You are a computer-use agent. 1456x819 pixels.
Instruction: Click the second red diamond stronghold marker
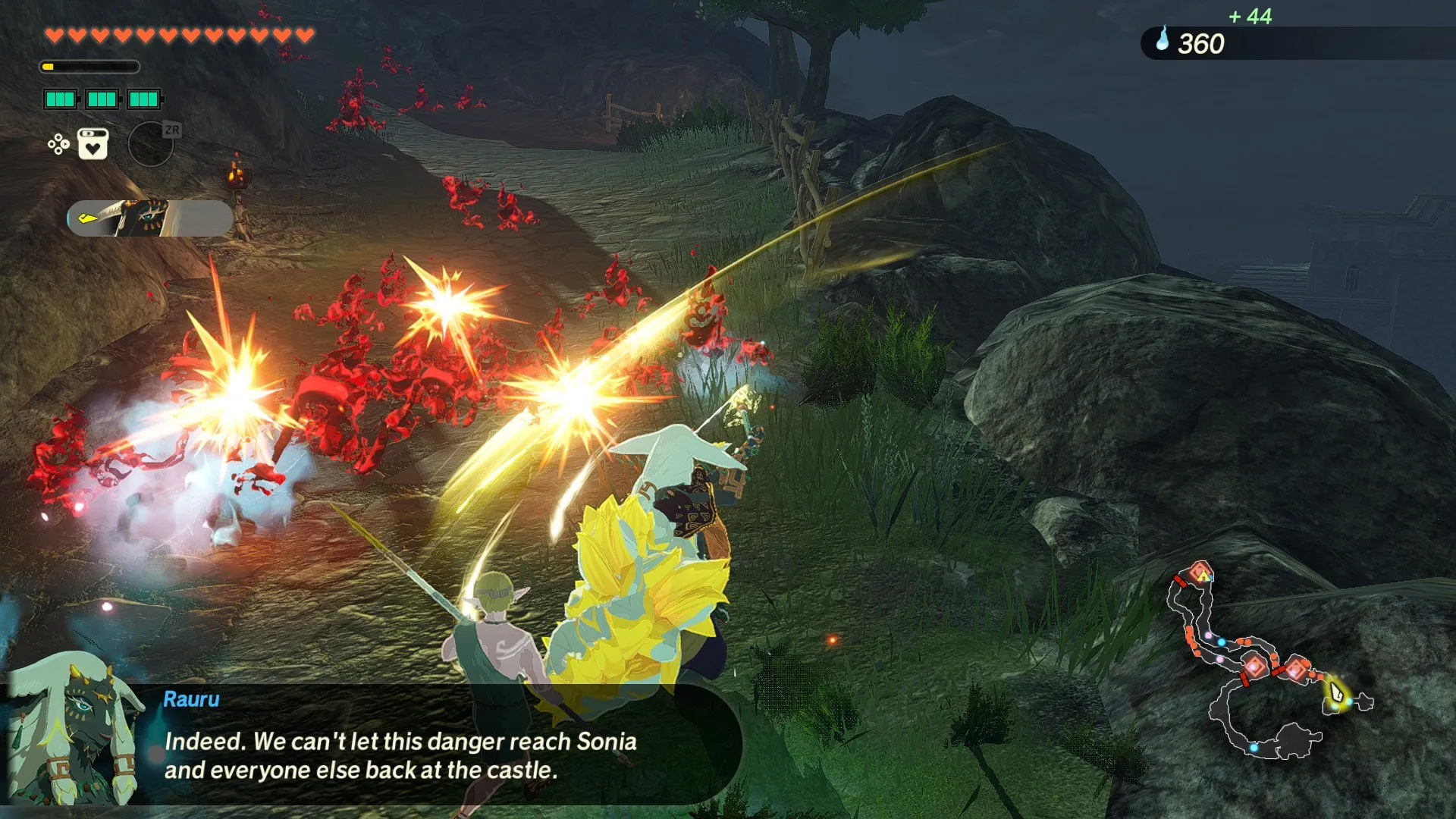(x=1255, y=666)
